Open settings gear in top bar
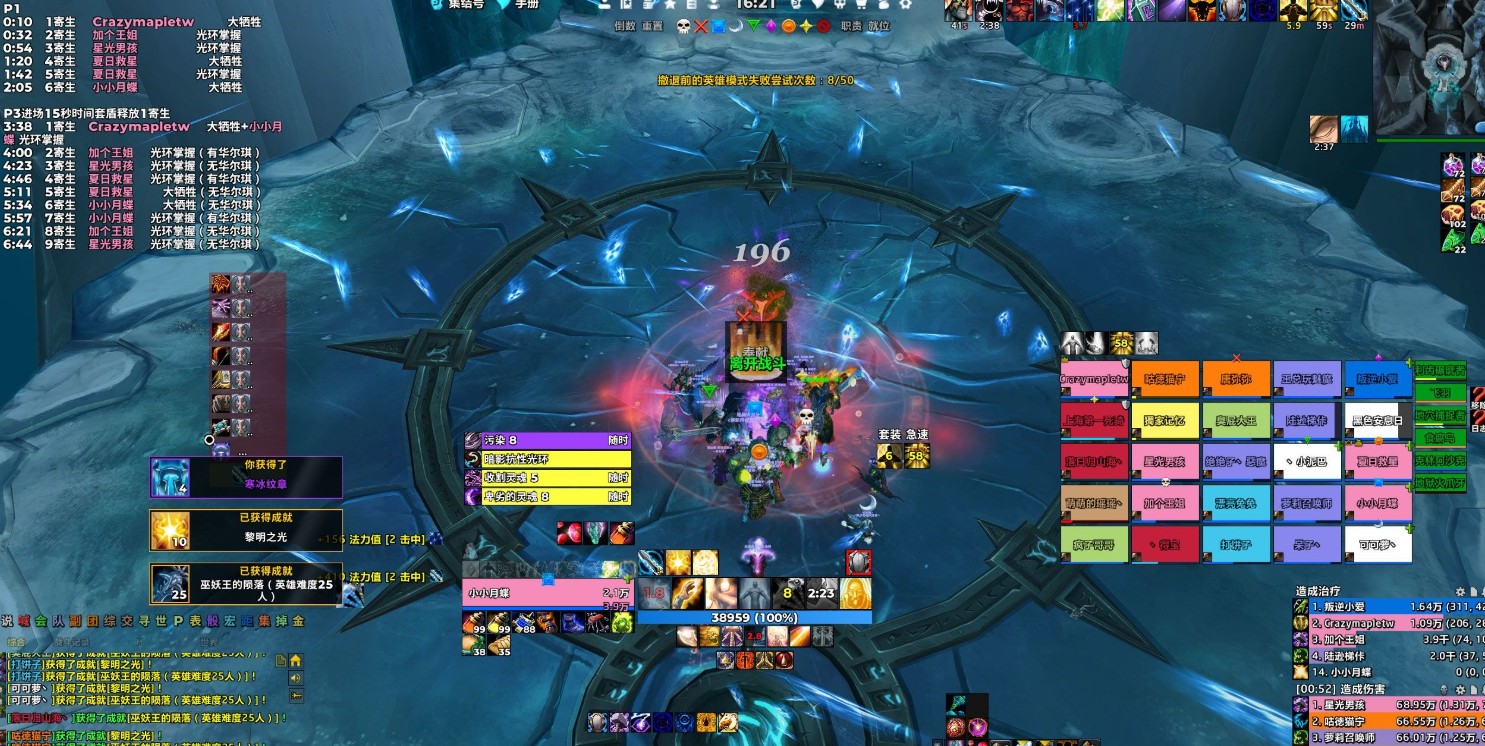Image resolution: width=1485 pixels, height=746 pixels. [x=905, y=4]
